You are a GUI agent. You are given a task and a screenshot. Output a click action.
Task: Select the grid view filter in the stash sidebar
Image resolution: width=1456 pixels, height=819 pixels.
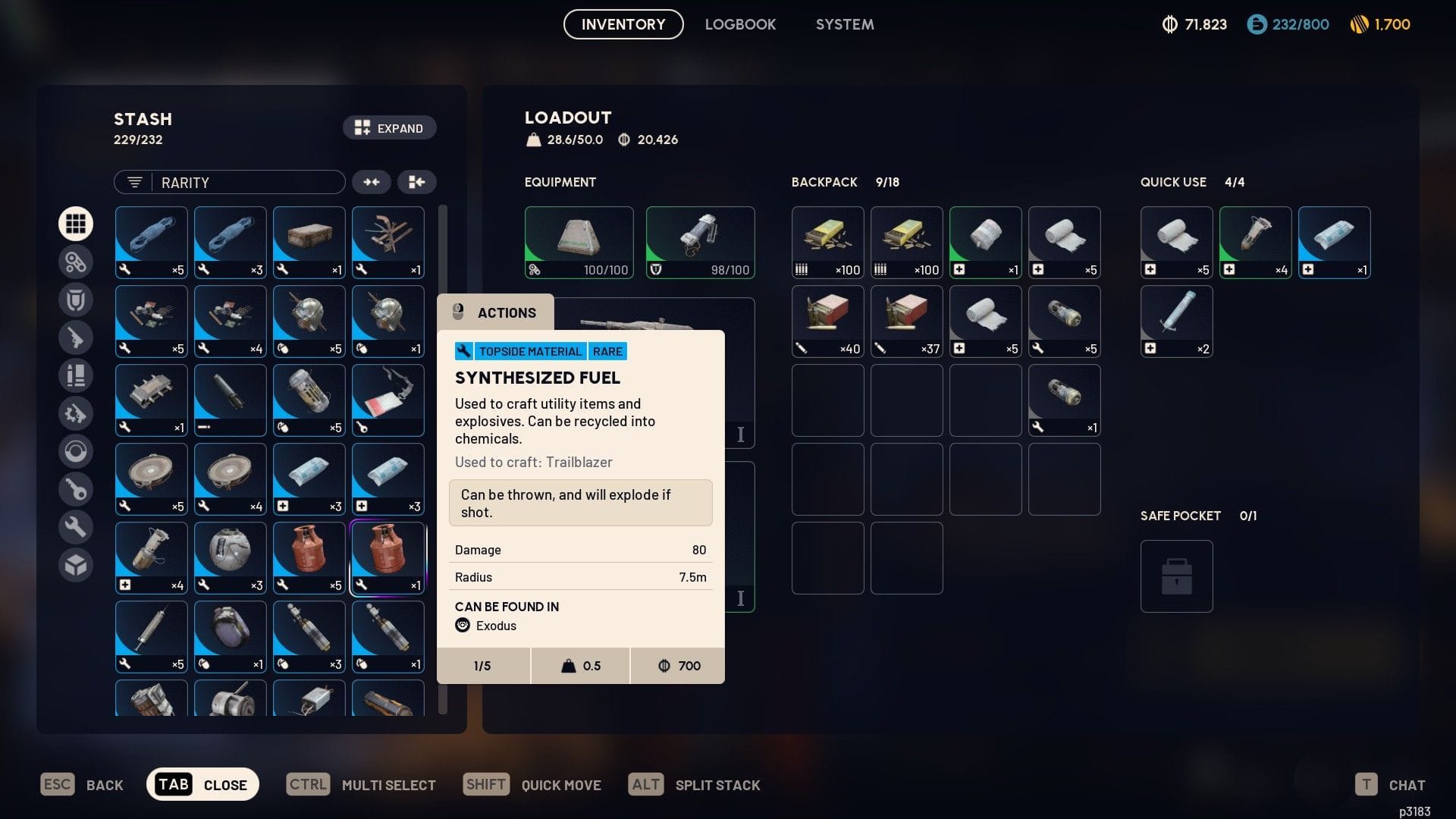click(x=76, y=223)
